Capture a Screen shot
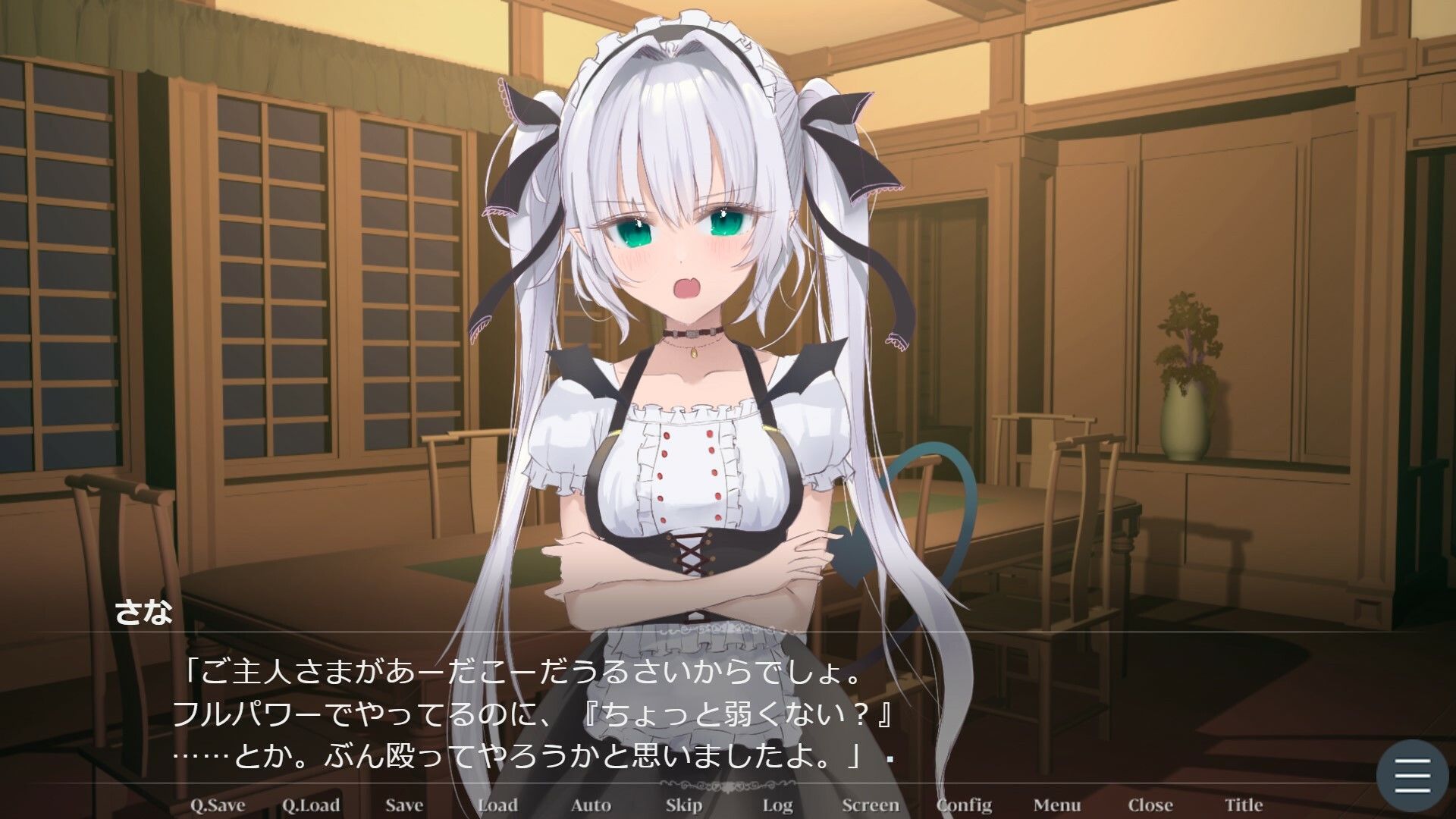Image resolution: width=1456 pixels, height=819 pixels. point(871,805)
